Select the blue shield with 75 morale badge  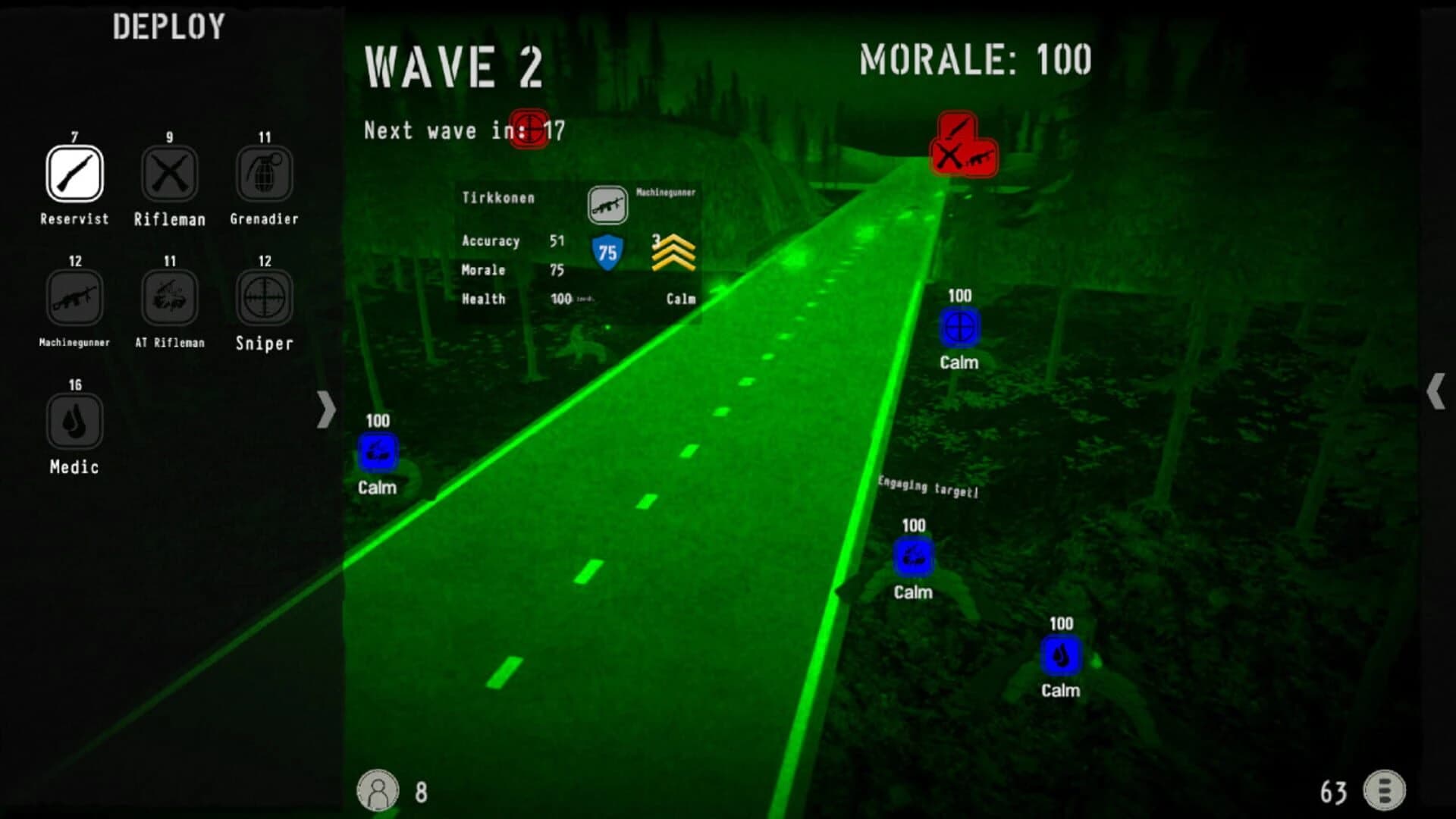tap(606, 250)
